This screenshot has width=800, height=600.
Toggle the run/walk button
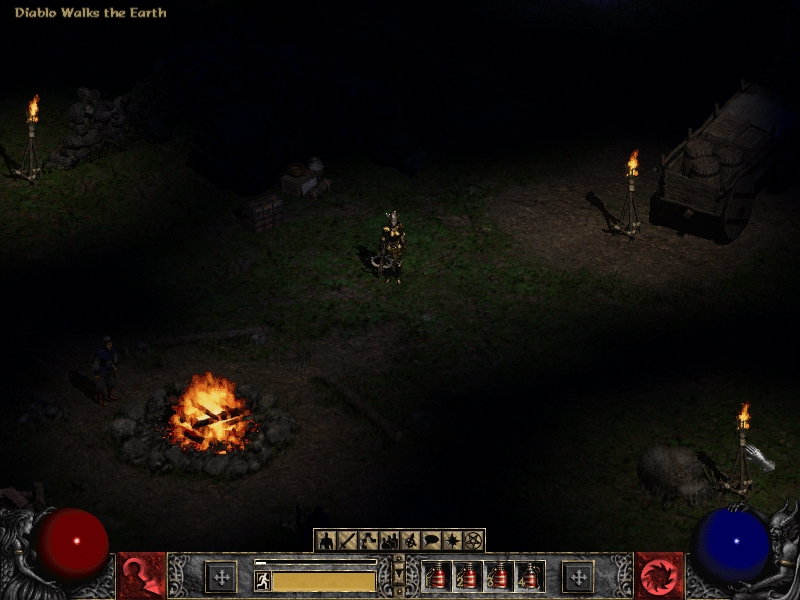[x=263, y=580]
